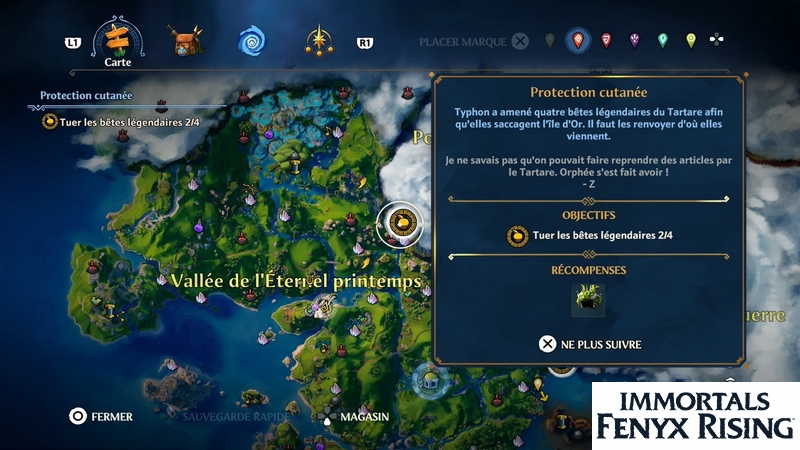Choose Sauvegarde rapide quick save

236,416
